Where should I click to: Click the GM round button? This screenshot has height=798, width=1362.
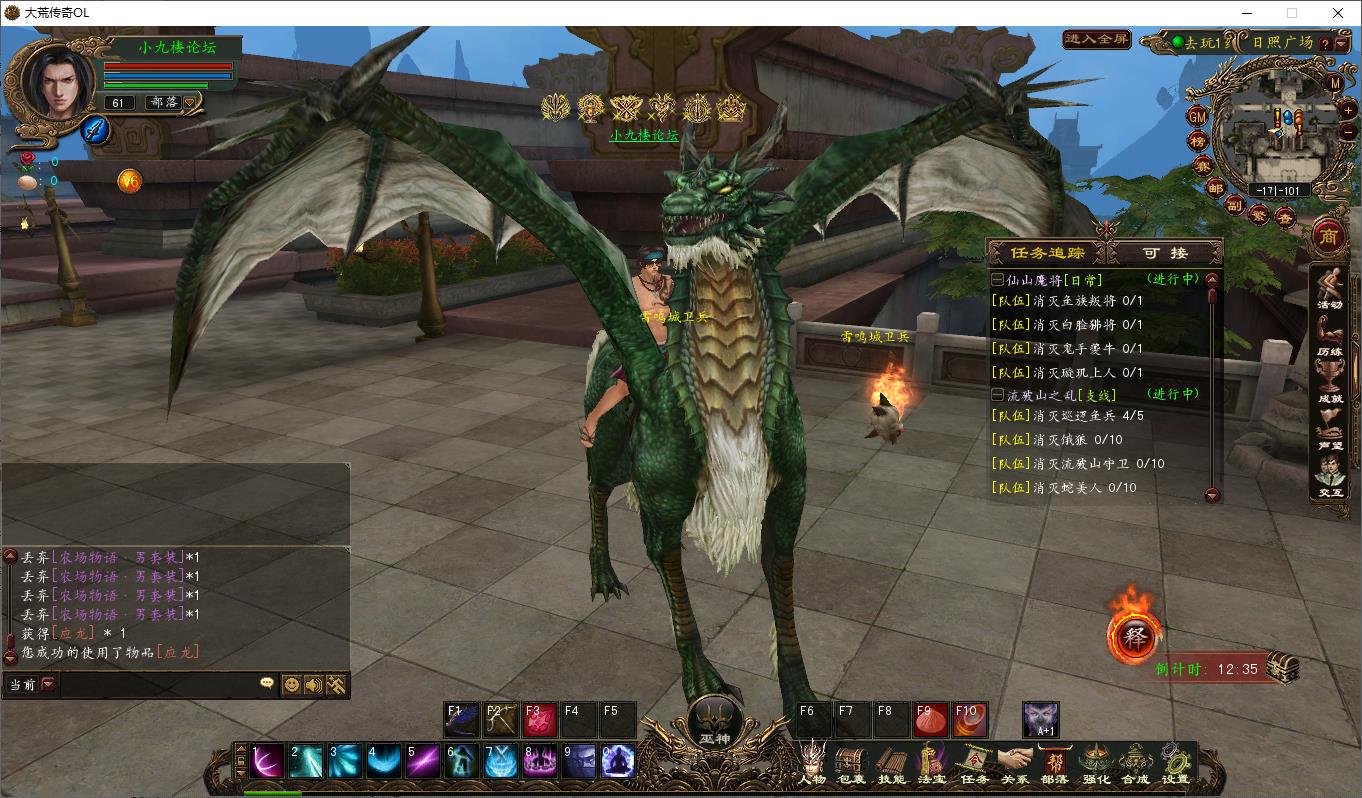(1197, 116)
